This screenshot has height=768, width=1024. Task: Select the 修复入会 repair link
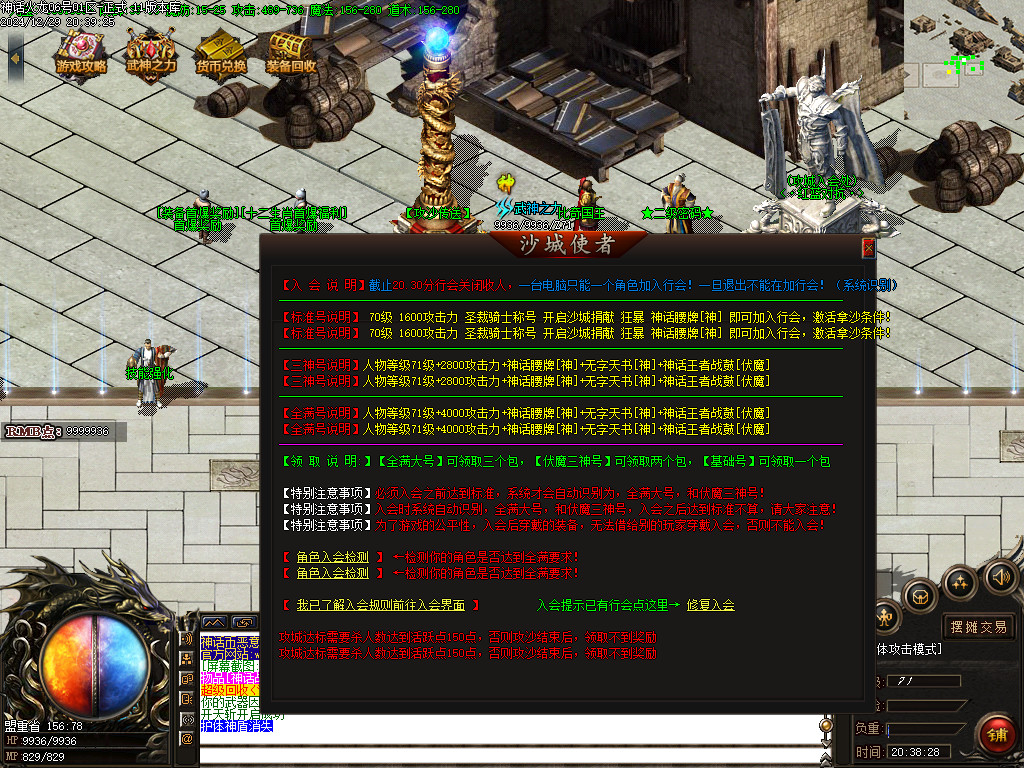[710, 605]
